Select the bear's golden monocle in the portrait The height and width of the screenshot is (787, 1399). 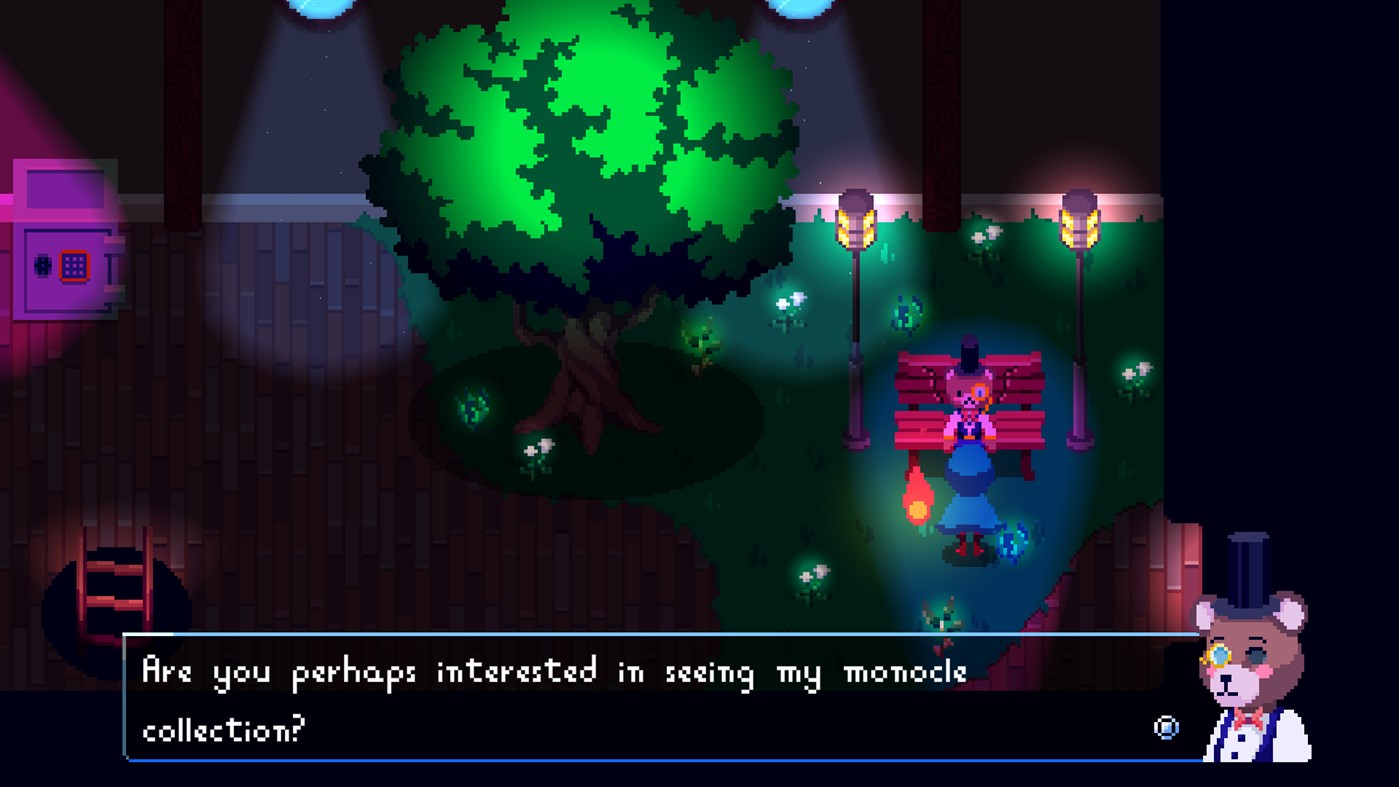[x=1220, y=655]
